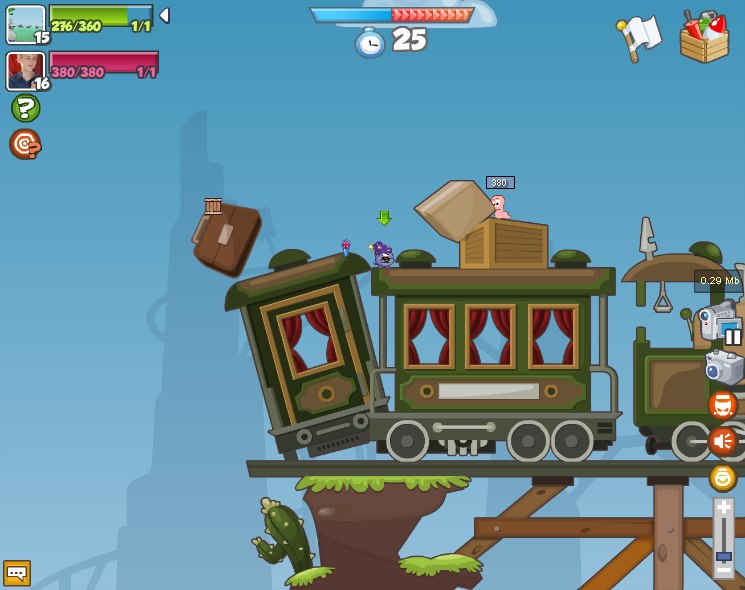
Task: Zoom in with the plus button
Action: 723,508
